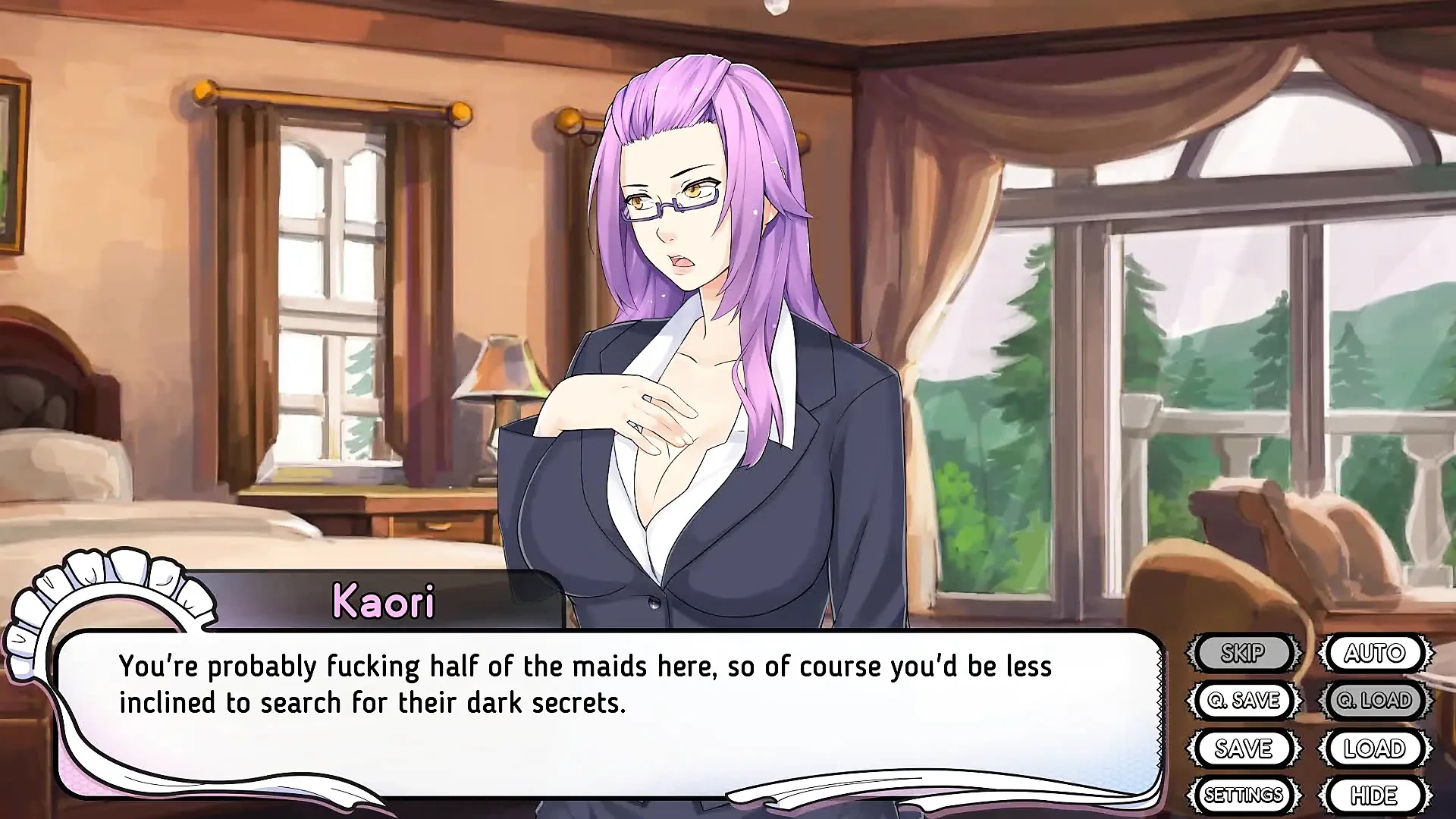Enable AUTO text advance
This screenshot has height=819, width=1456.
coord(1375,652)
